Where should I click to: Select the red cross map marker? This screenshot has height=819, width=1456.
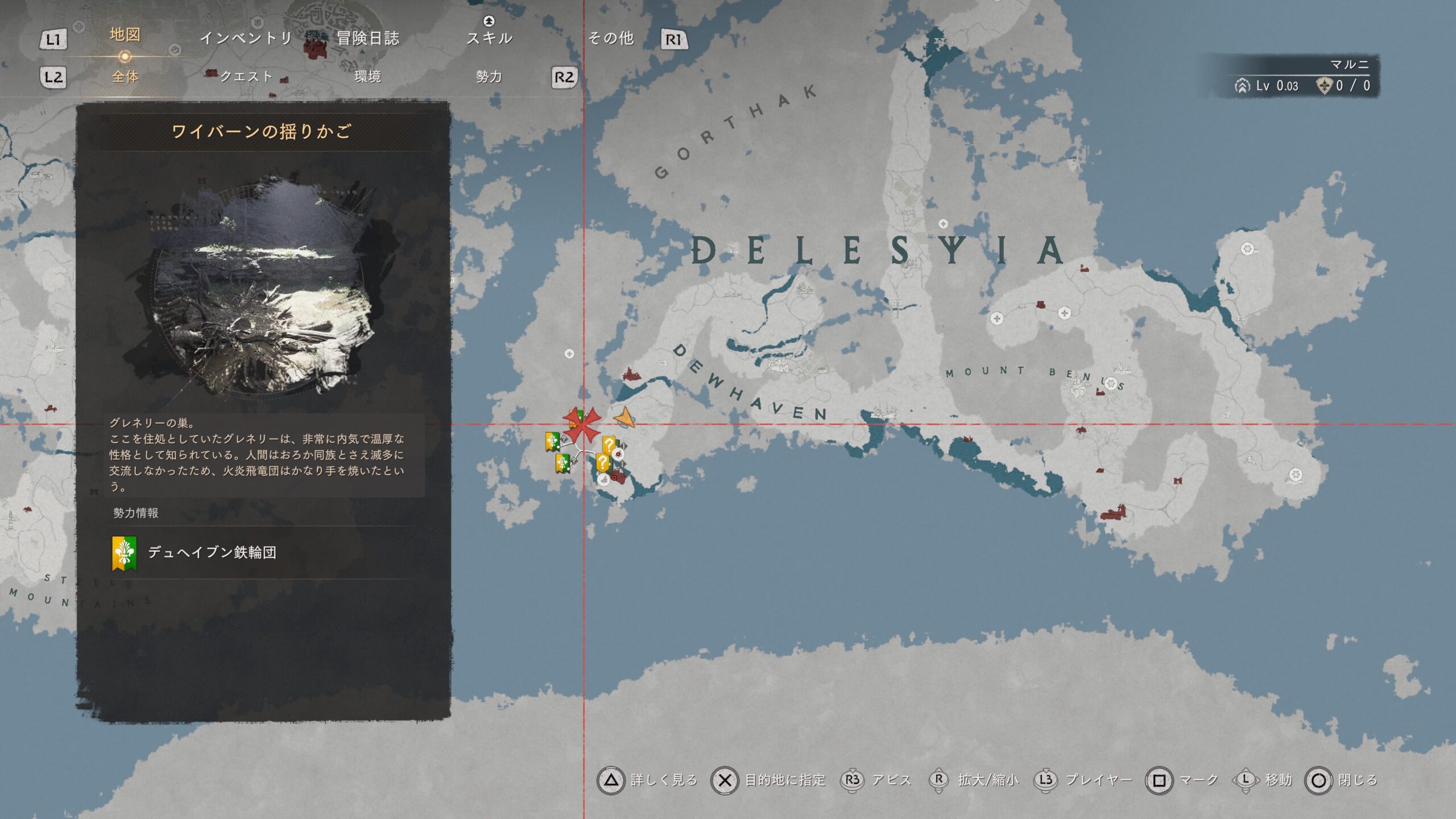[582, 424]
